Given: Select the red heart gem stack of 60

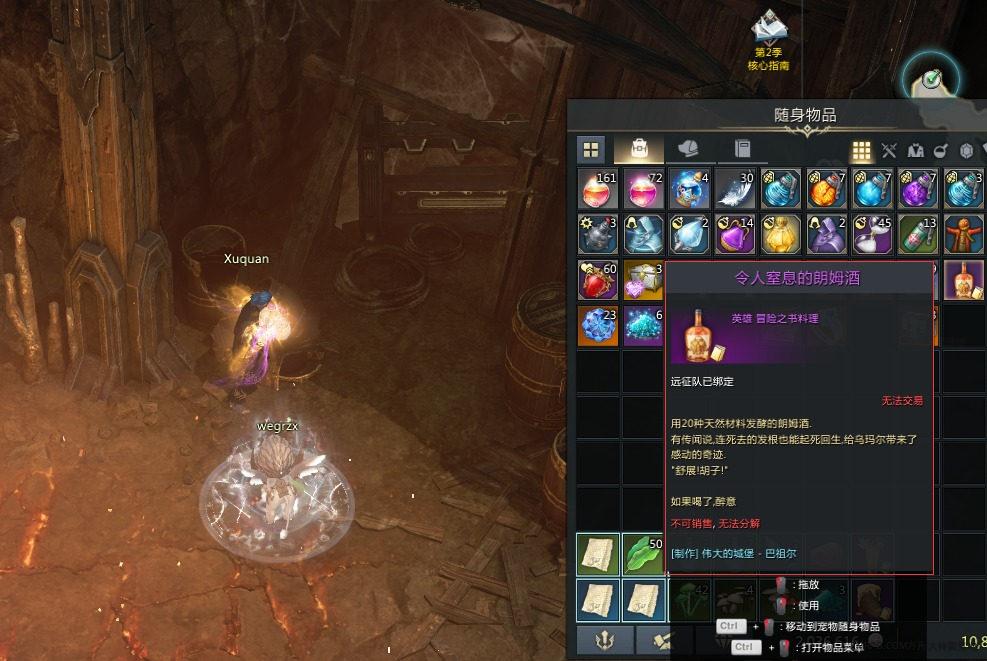Looking at the screenshot, I should (x=597, y=280).
